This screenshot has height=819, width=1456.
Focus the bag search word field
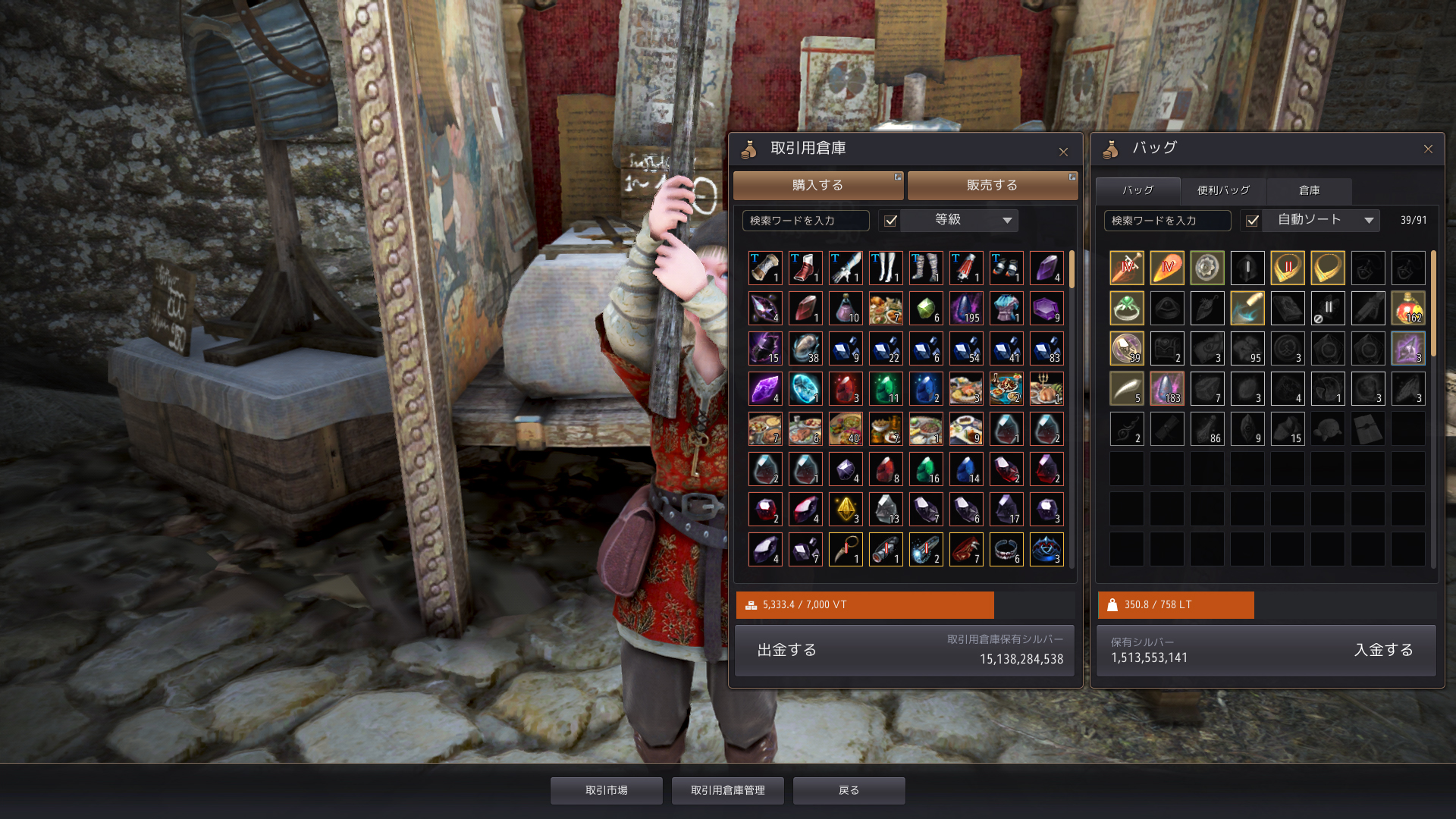pos(1167,221)
